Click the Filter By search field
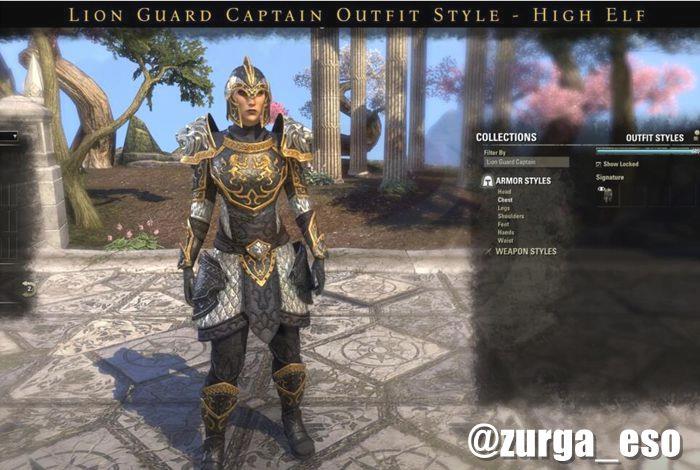The width and height of the screenshot is (700, 470). coord(526,161)
